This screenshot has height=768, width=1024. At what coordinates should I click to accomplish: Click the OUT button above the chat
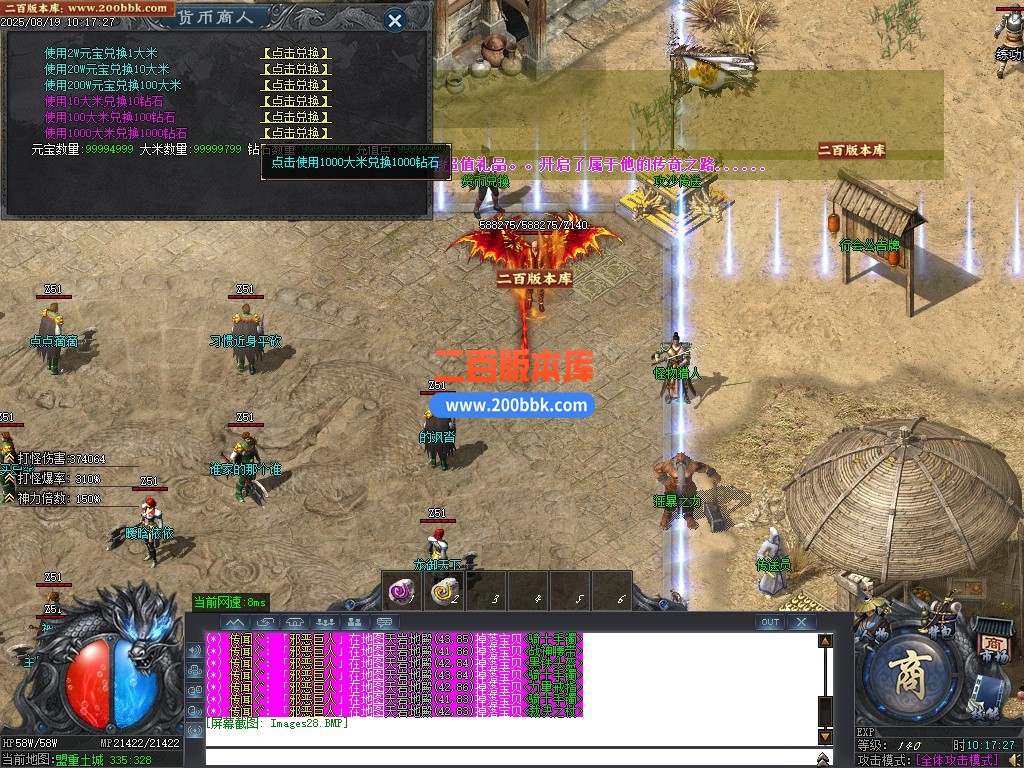[x=769, y=623]
